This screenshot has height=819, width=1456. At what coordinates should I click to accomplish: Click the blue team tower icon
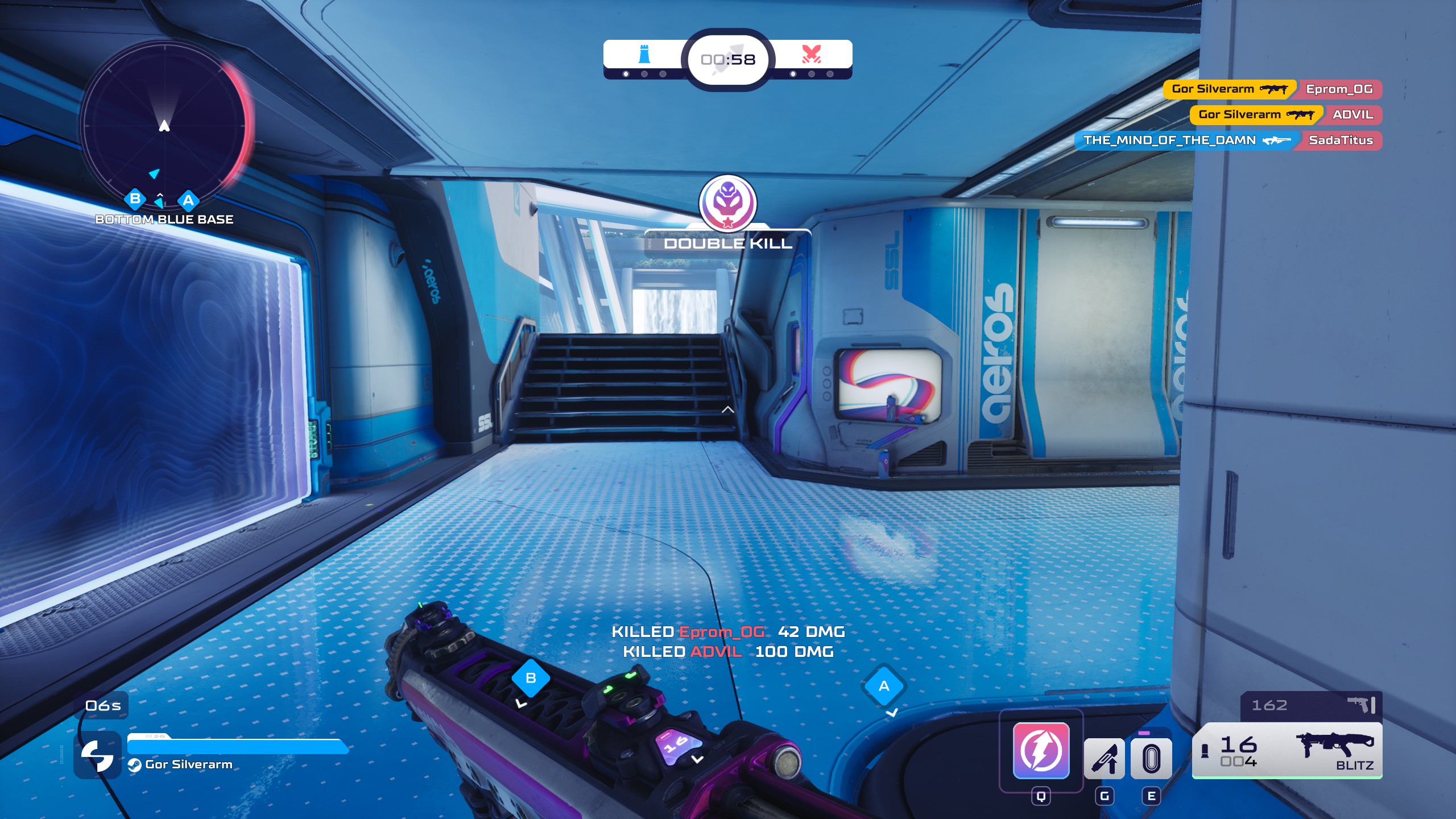pyautogui.click(x=644, y=55)
